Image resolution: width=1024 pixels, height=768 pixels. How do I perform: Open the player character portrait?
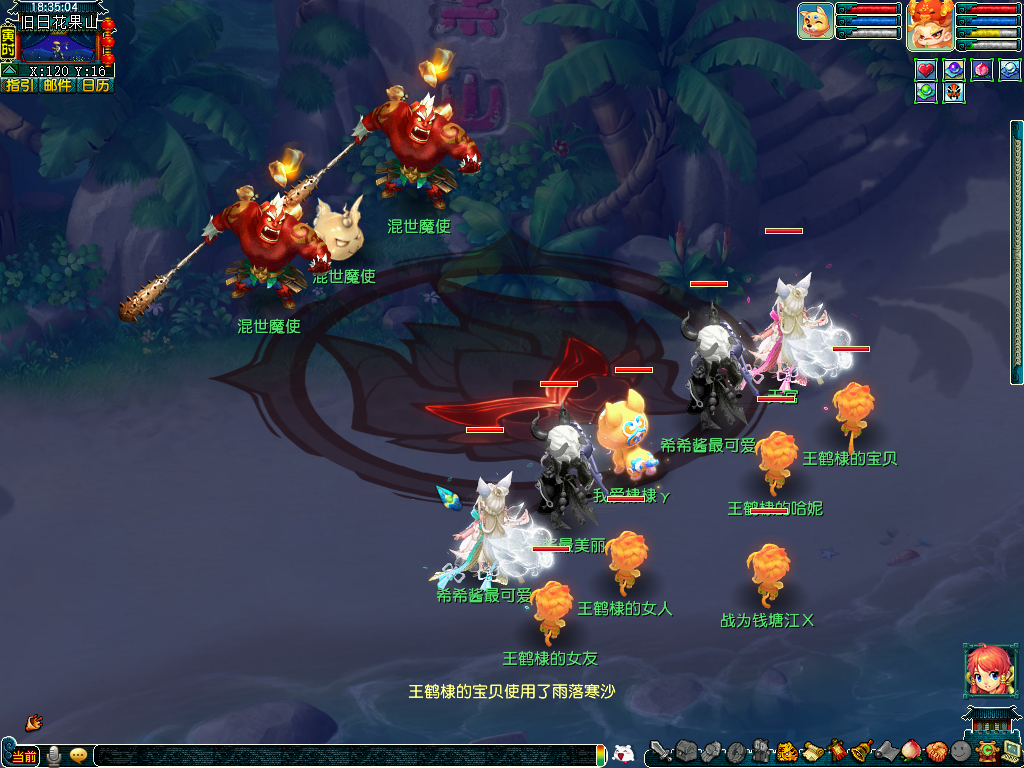point(930,25)
